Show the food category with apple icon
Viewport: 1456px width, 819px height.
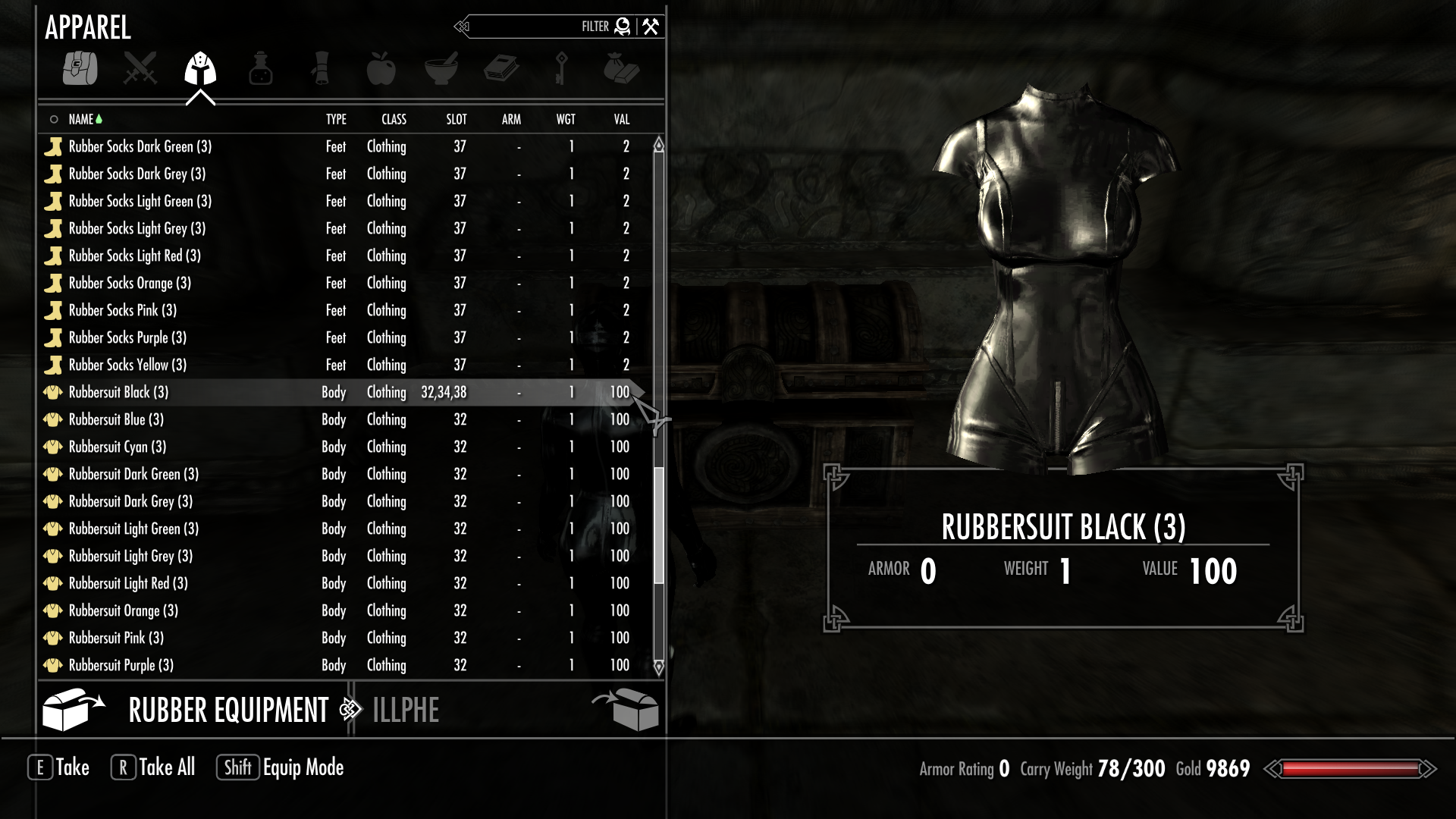(x=381, y=69)
